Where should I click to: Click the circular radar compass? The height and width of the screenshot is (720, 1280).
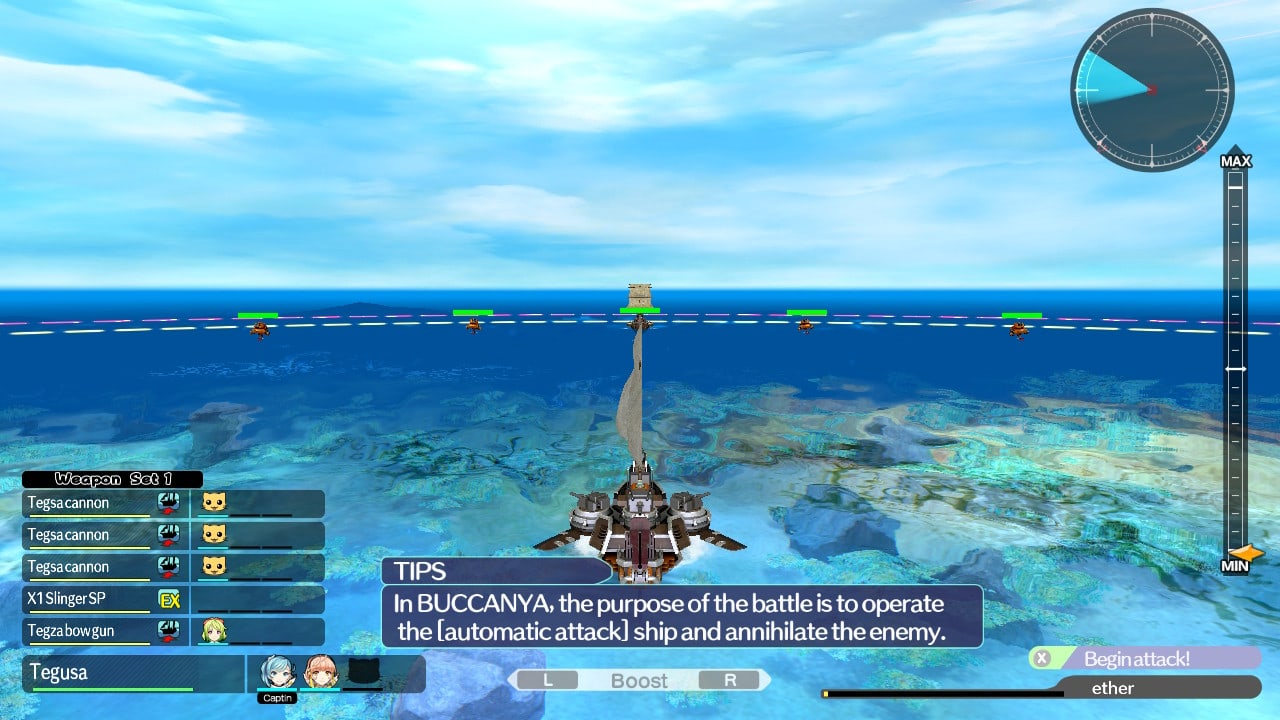click(x=1152, y=90)
